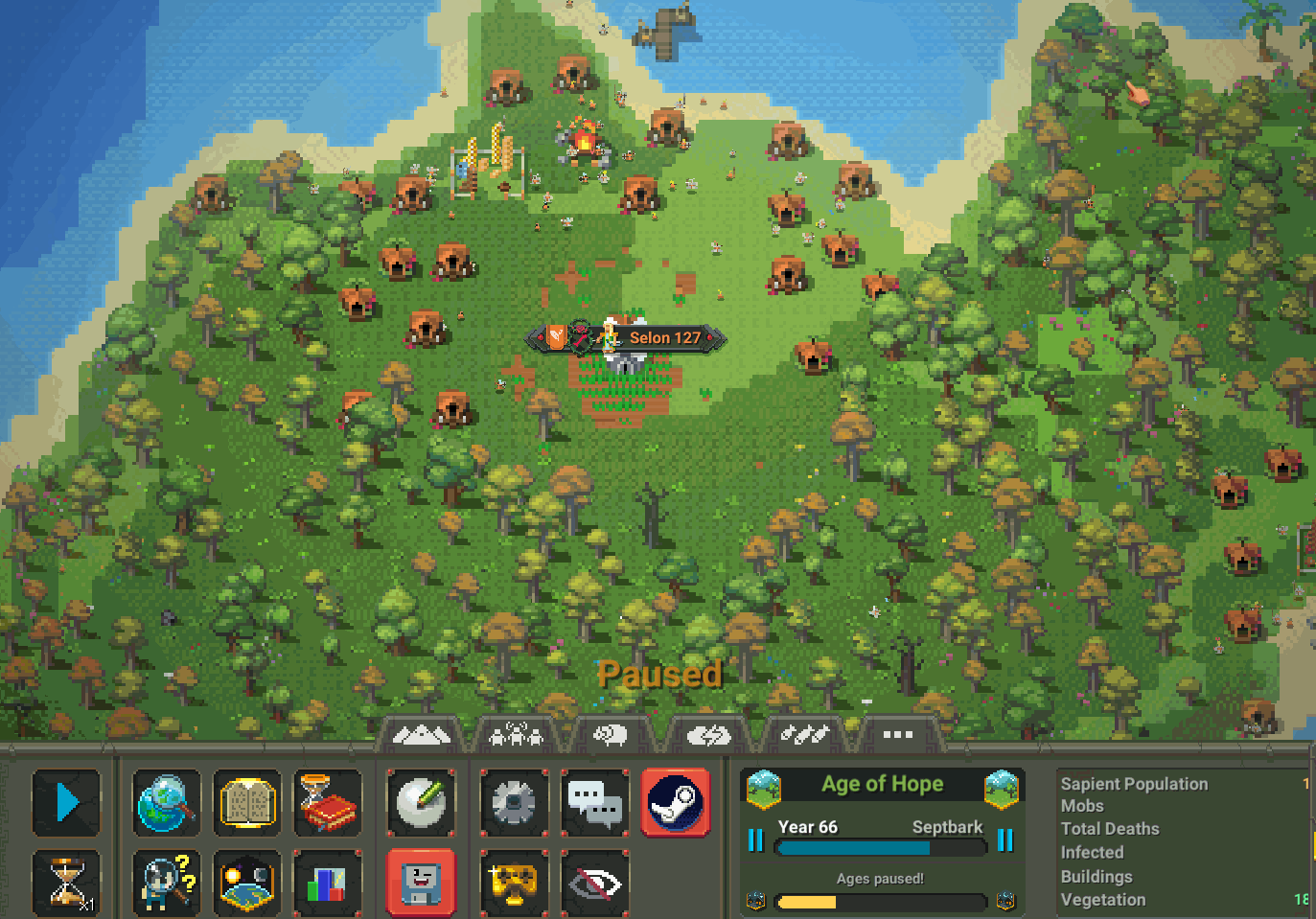The image size is (1316, 919).
Task: Open the speech bubbles icon
Action: pos(594,802)
